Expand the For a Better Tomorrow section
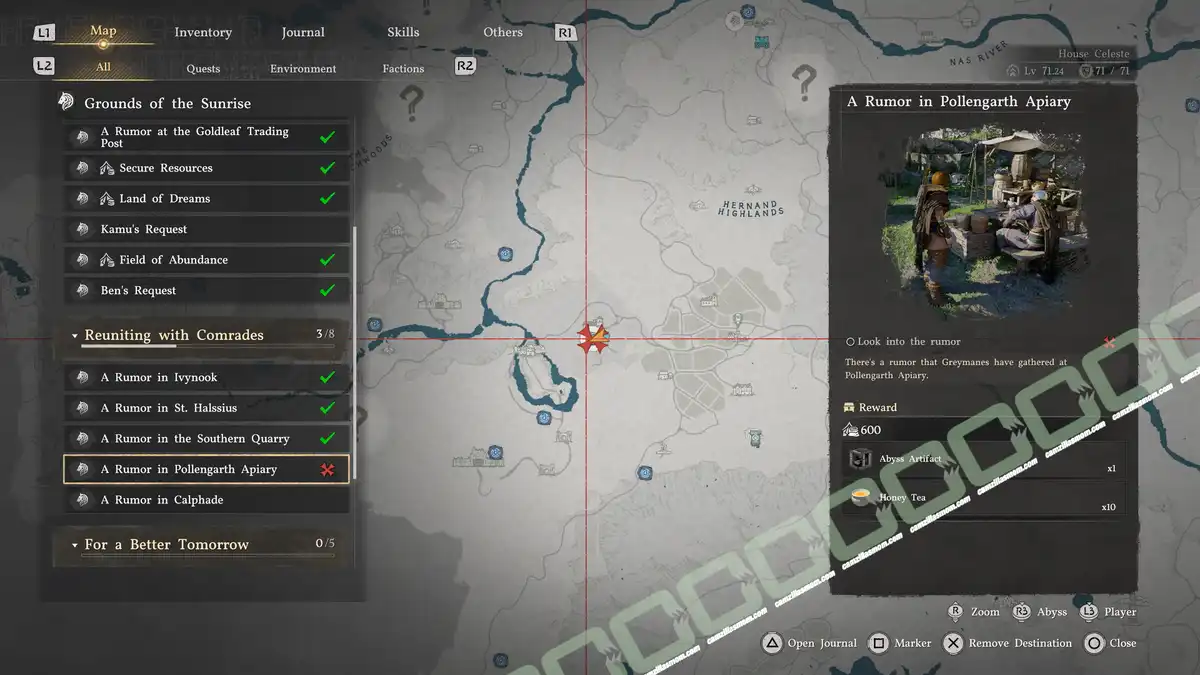Viewport: 1200px width, 675px height. click(x=75, y=545)
